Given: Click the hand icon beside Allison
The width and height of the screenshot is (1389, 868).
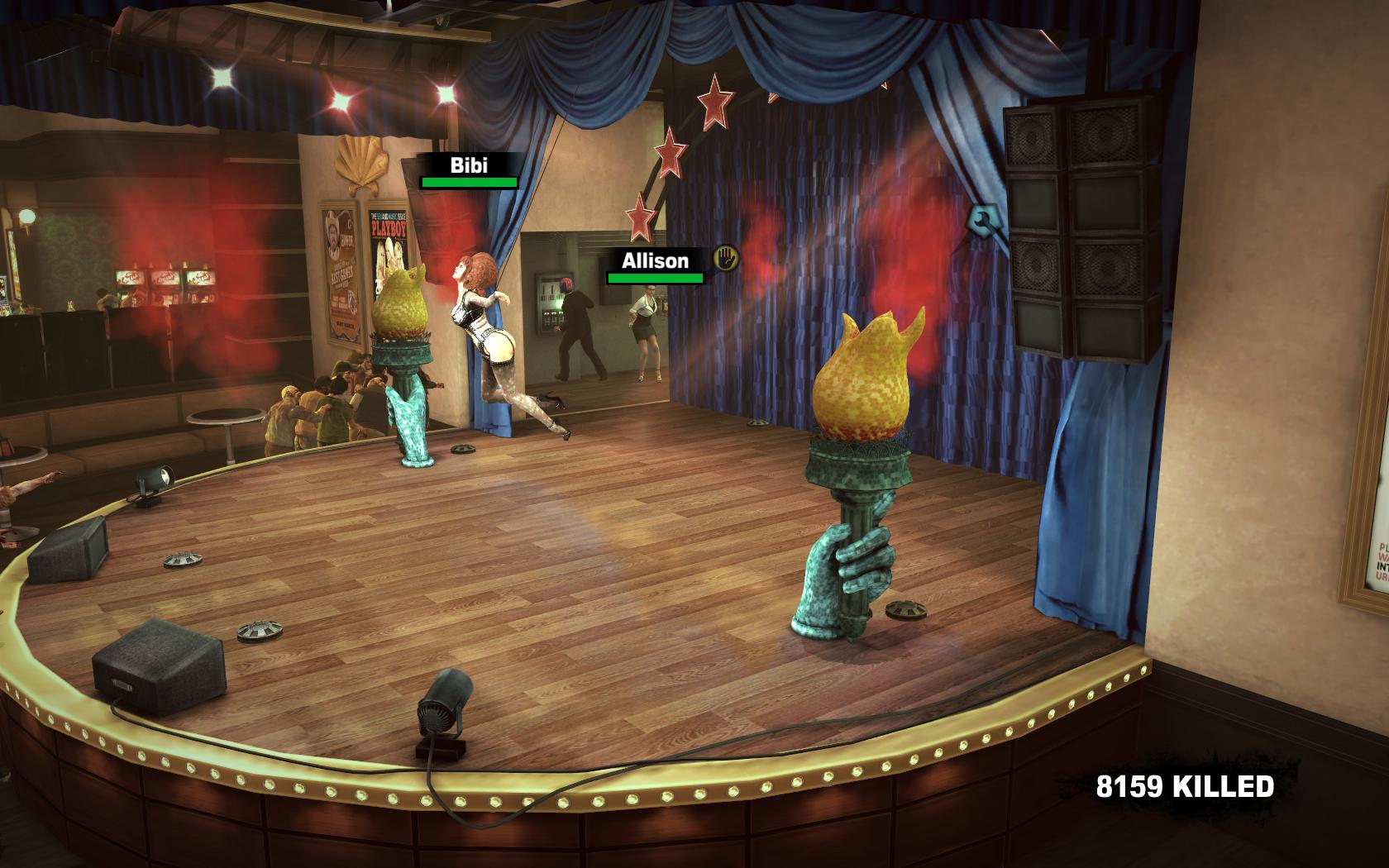Looking at the screenshot, I should (725, 257).
